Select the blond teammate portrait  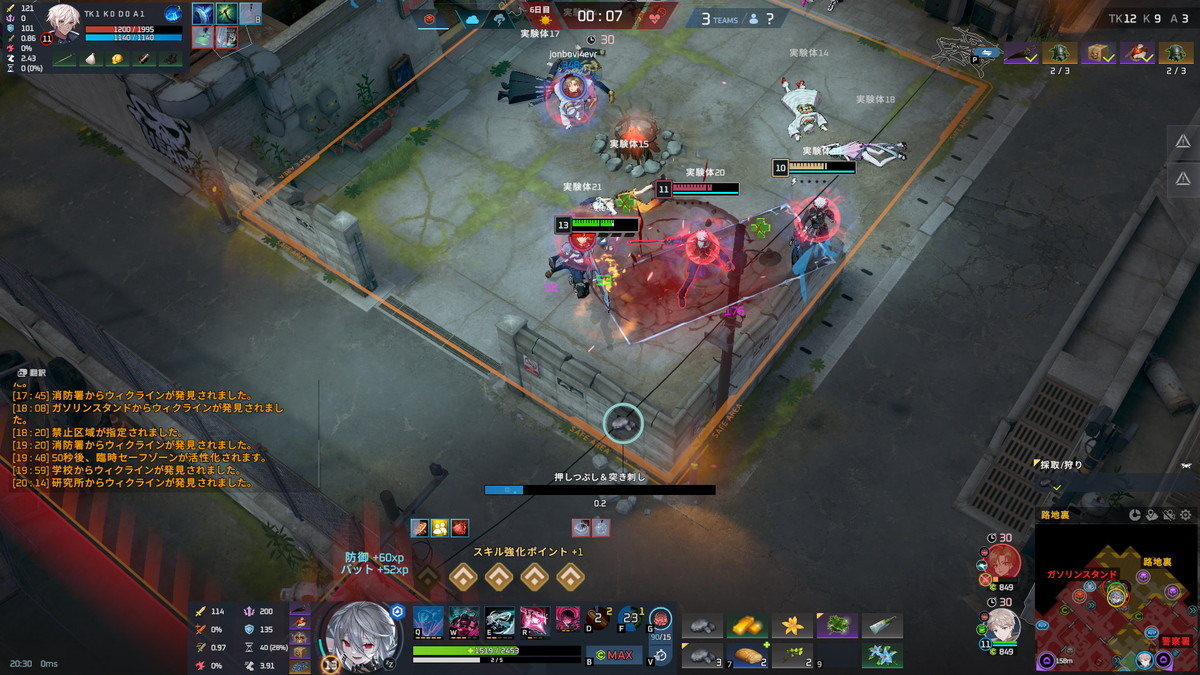(x=1005, y=626)
